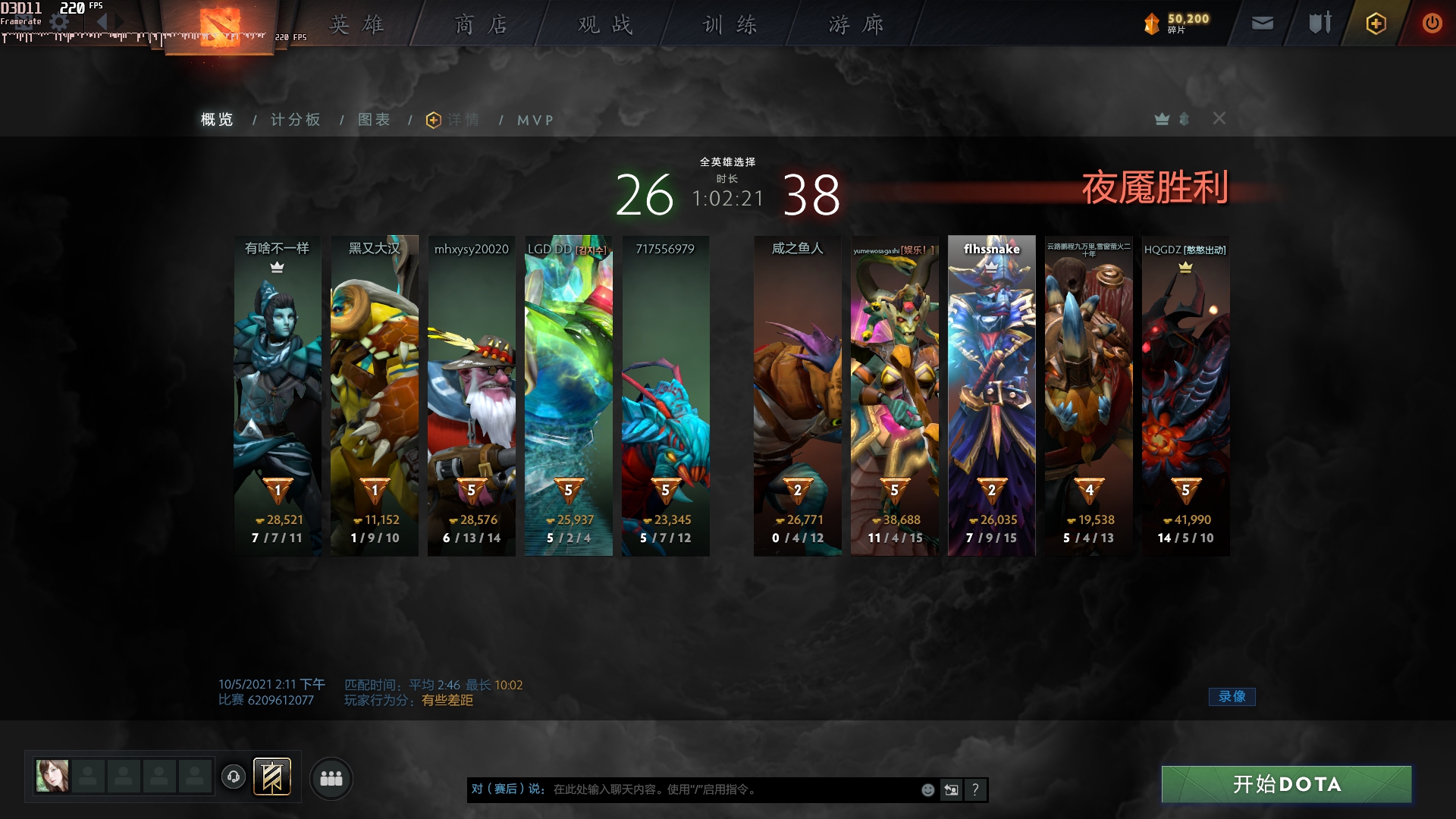Open the chat emoji picker
The height and width of the screenshot is (819, 1456).
(927, 790)
